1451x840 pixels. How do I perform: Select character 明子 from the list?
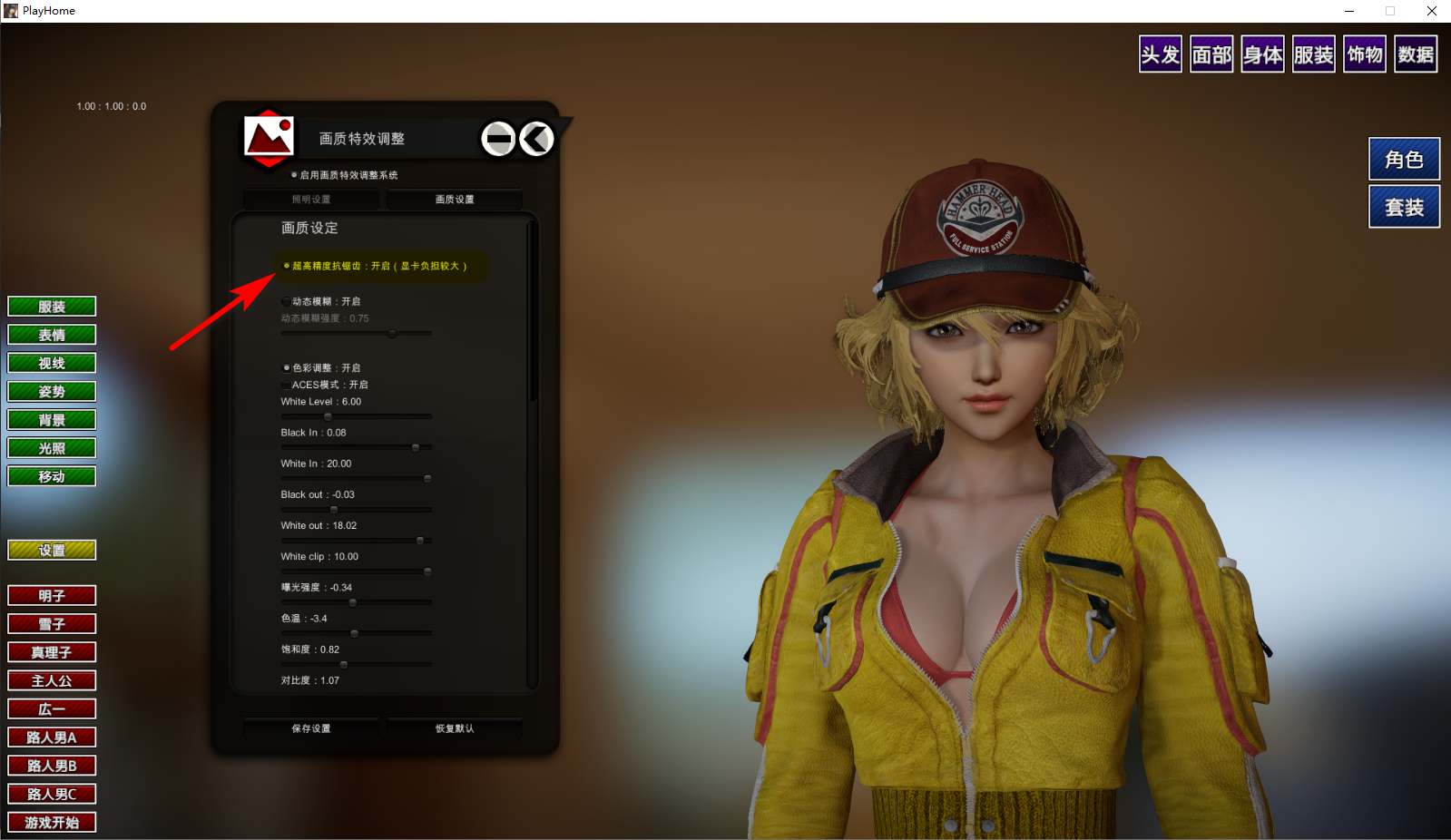pos(52,596)
